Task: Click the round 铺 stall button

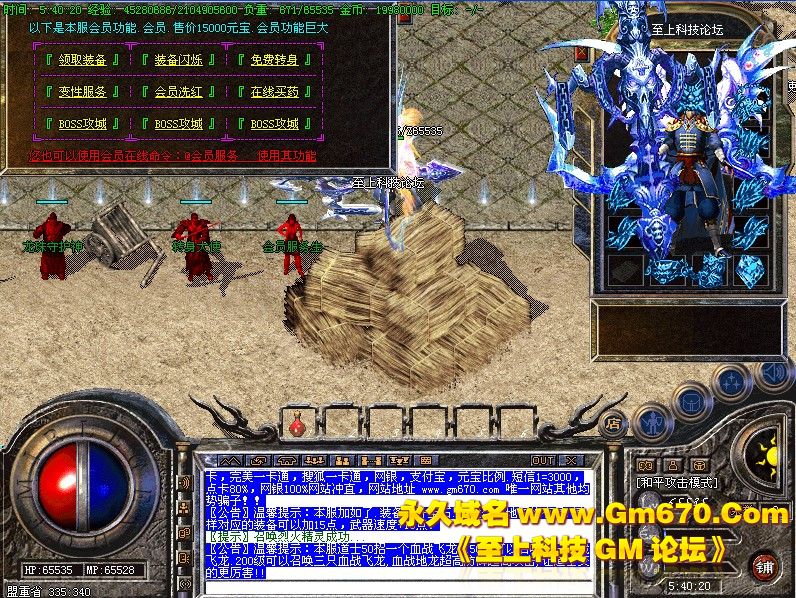Action: (x=764, y=566)
